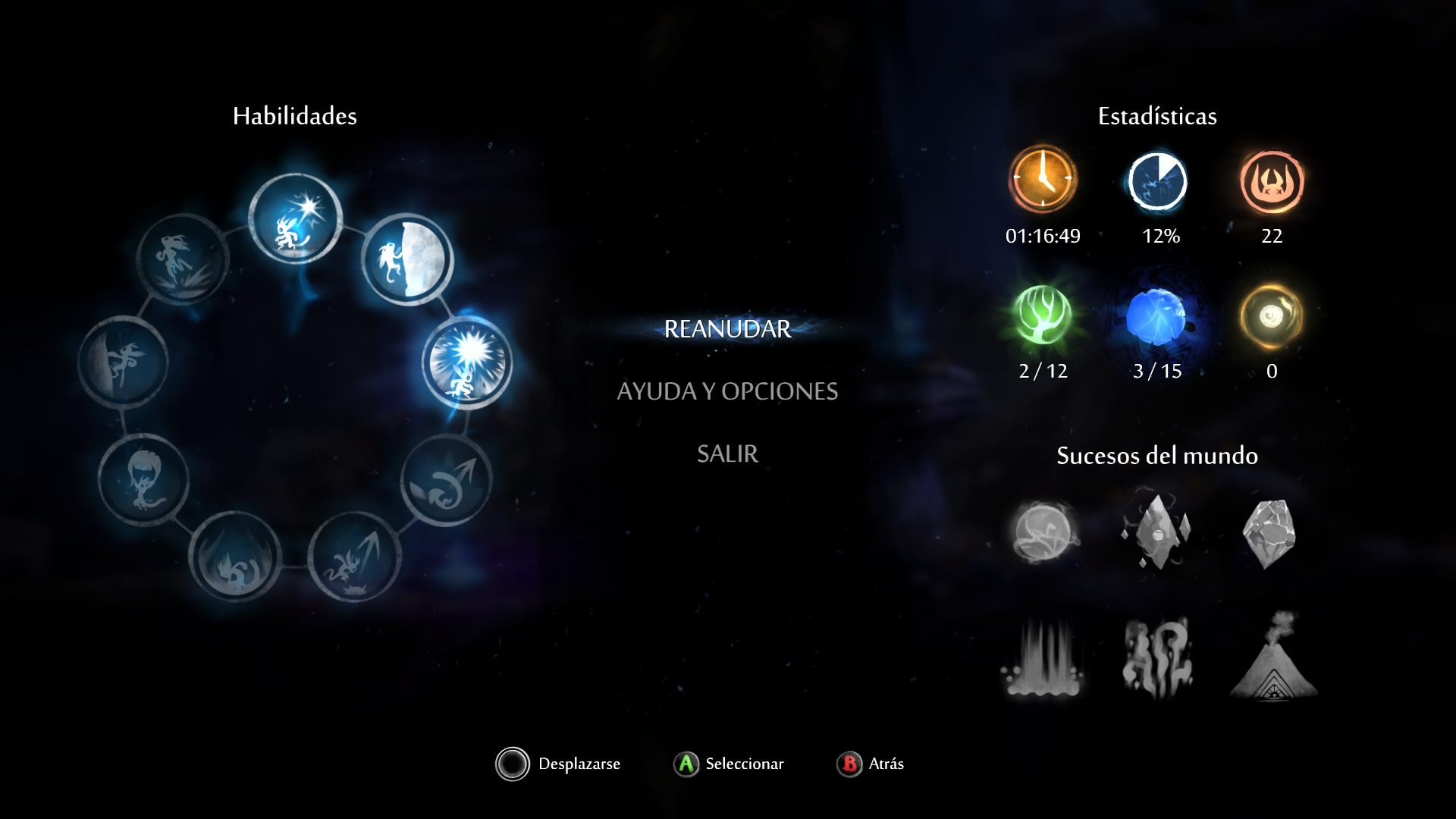The height and width of the screenshot is (819, 1456).
Task: Select the locked Climb ability icon
Action: click(x=124, y=362)
